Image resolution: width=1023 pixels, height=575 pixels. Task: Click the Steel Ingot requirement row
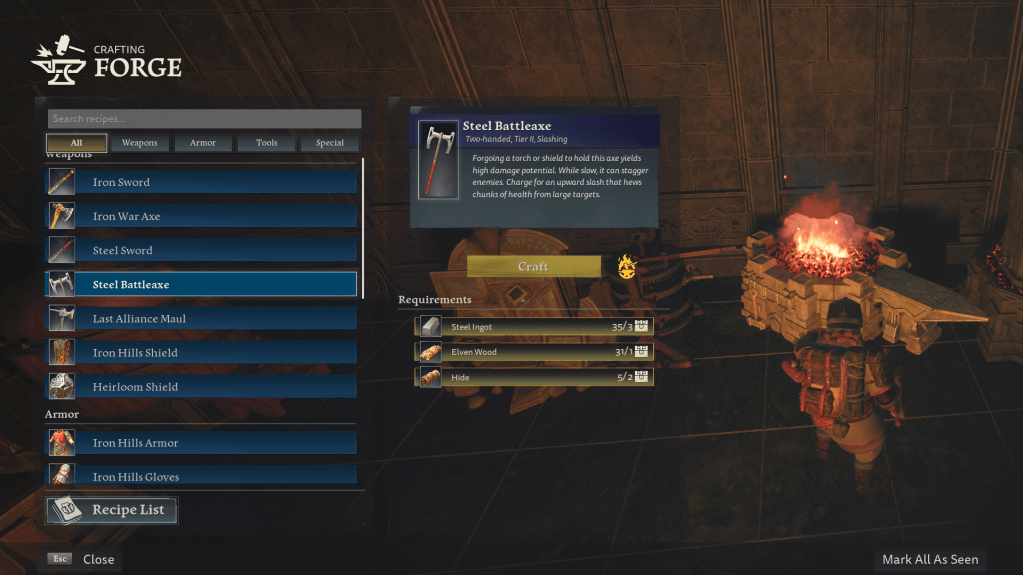(x=535, y=326)
